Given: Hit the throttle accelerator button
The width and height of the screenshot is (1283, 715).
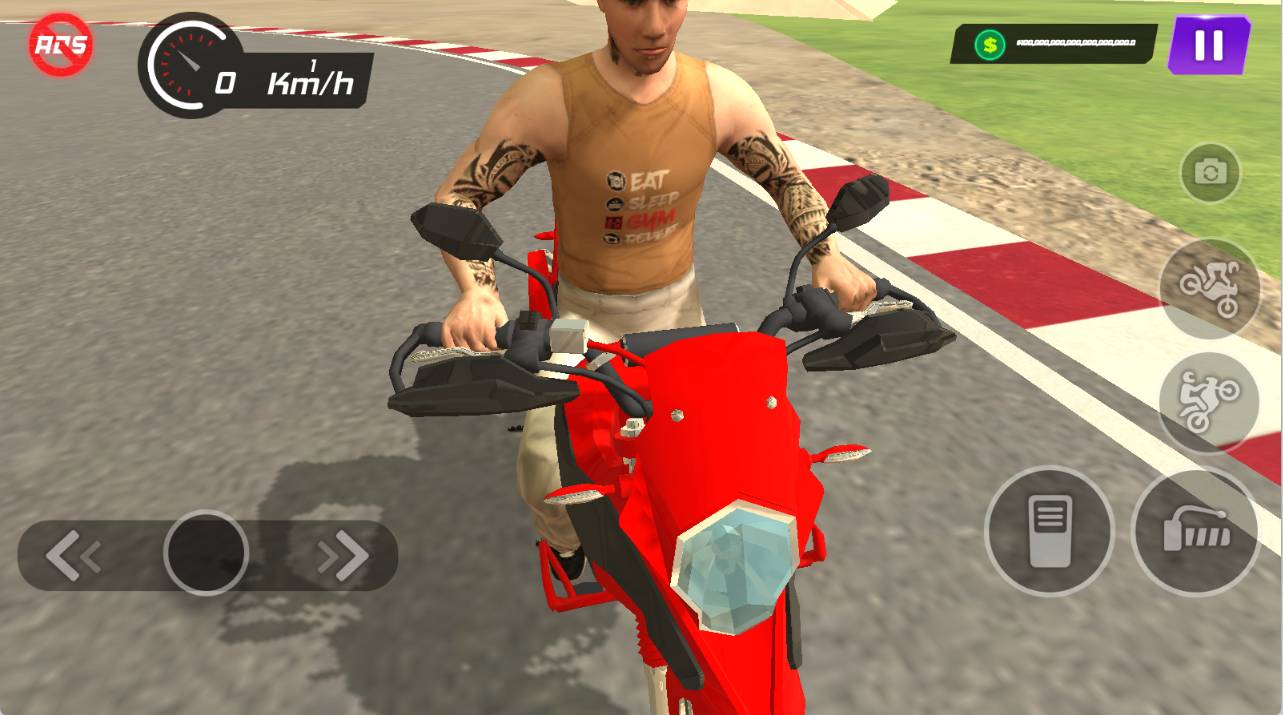Looking at the screenshot, I should [1195, 531].
